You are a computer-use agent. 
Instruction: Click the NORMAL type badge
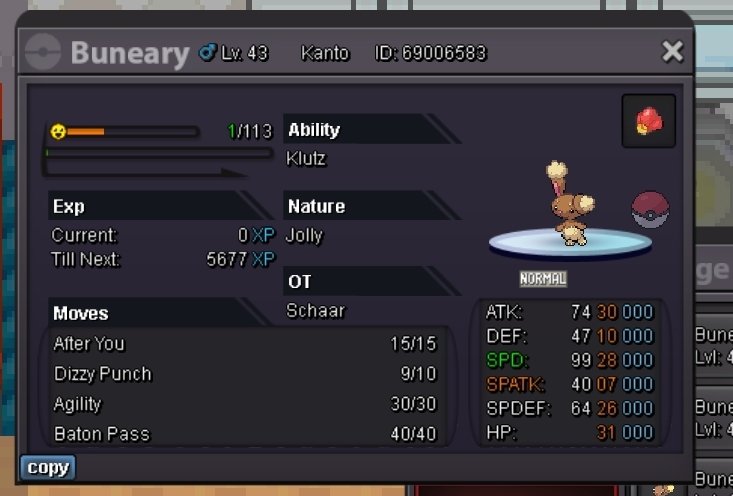coord(543,279)
